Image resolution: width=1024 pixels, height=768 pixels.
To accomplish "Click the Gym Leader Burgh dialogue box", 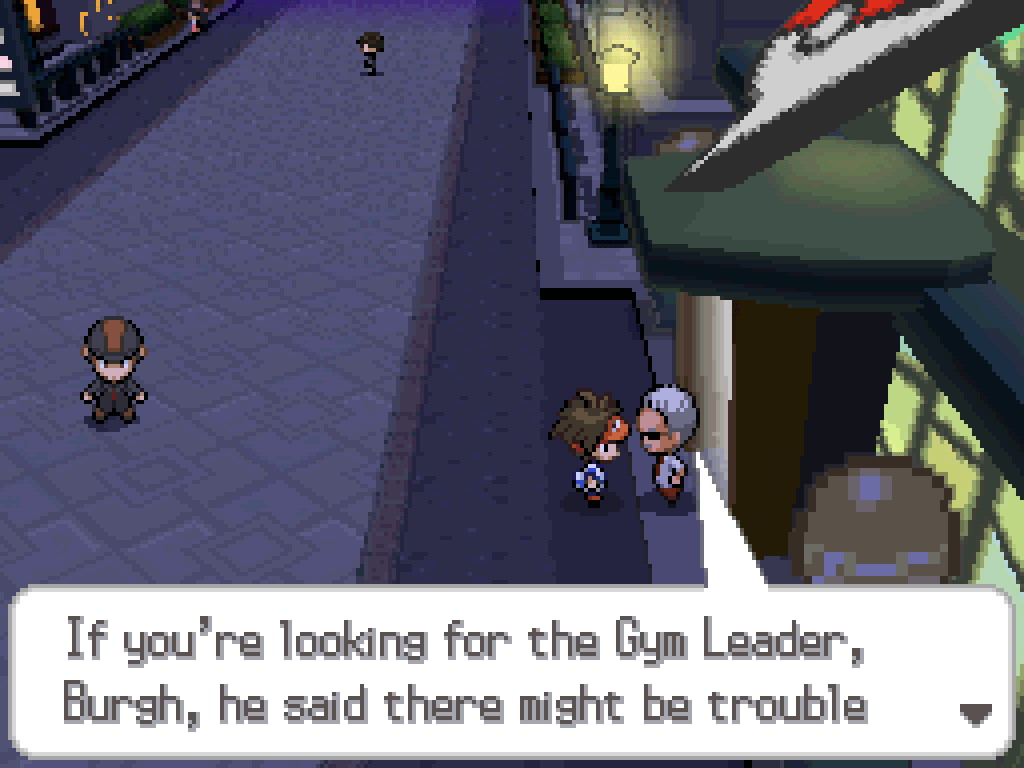I will click(x=510, y=673).
